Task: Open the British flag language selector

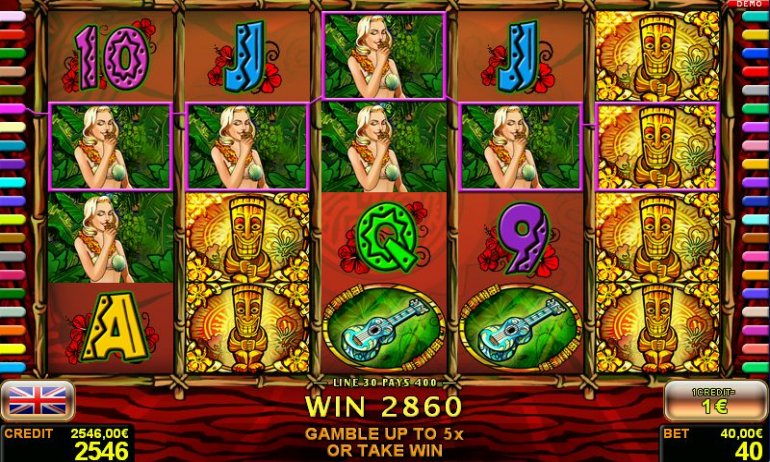Action: (37, 401)
